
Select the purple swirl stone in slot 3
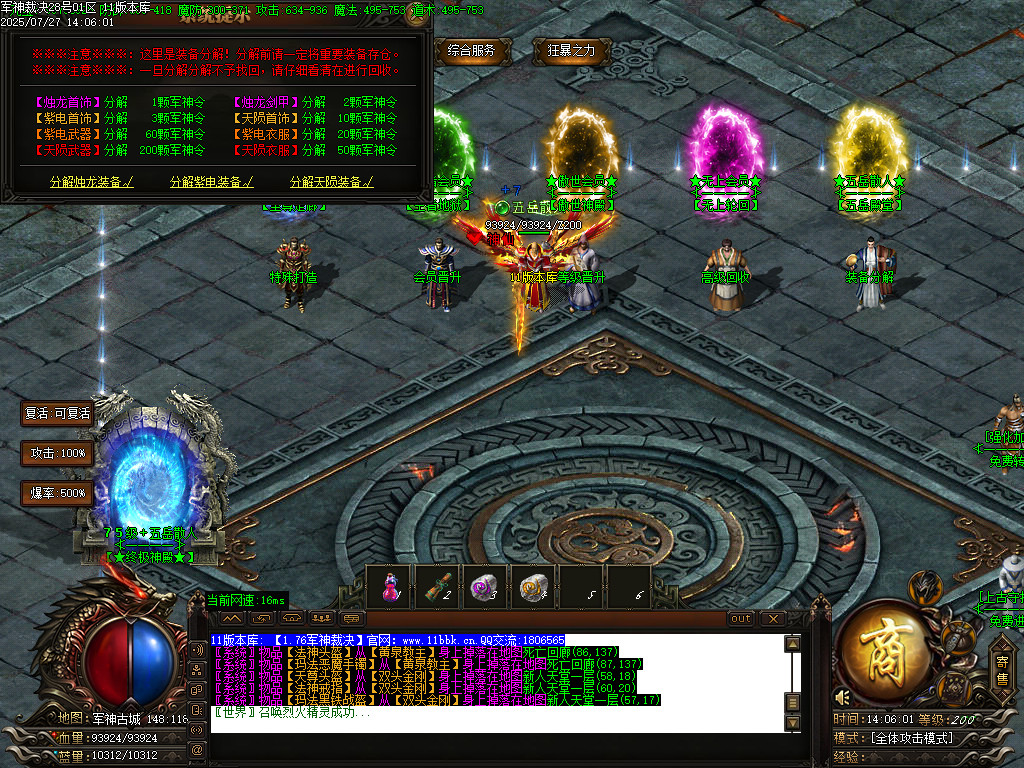pyautogui.click(x=485, y=586)
